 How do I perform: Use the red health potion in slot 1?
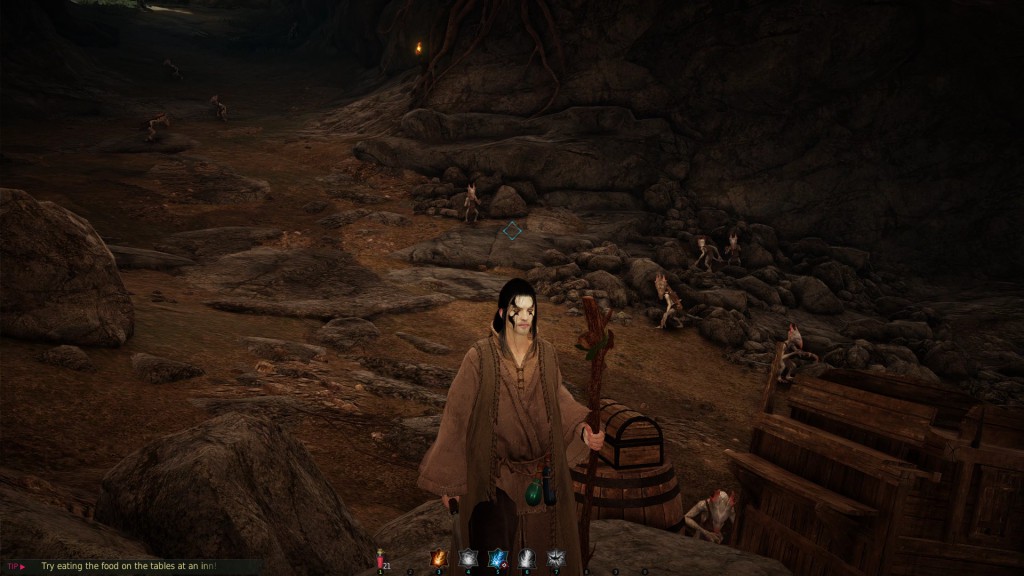381,558
